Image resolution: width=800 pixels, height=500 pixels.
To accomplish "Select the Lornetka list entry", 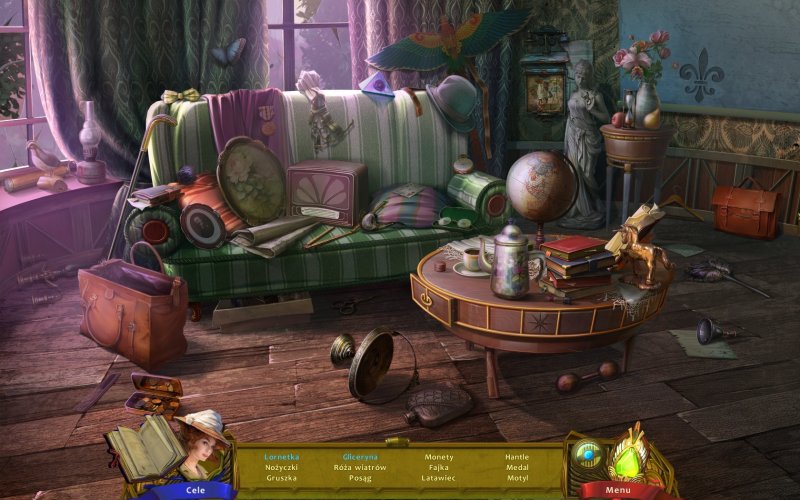I will (281, 456).
